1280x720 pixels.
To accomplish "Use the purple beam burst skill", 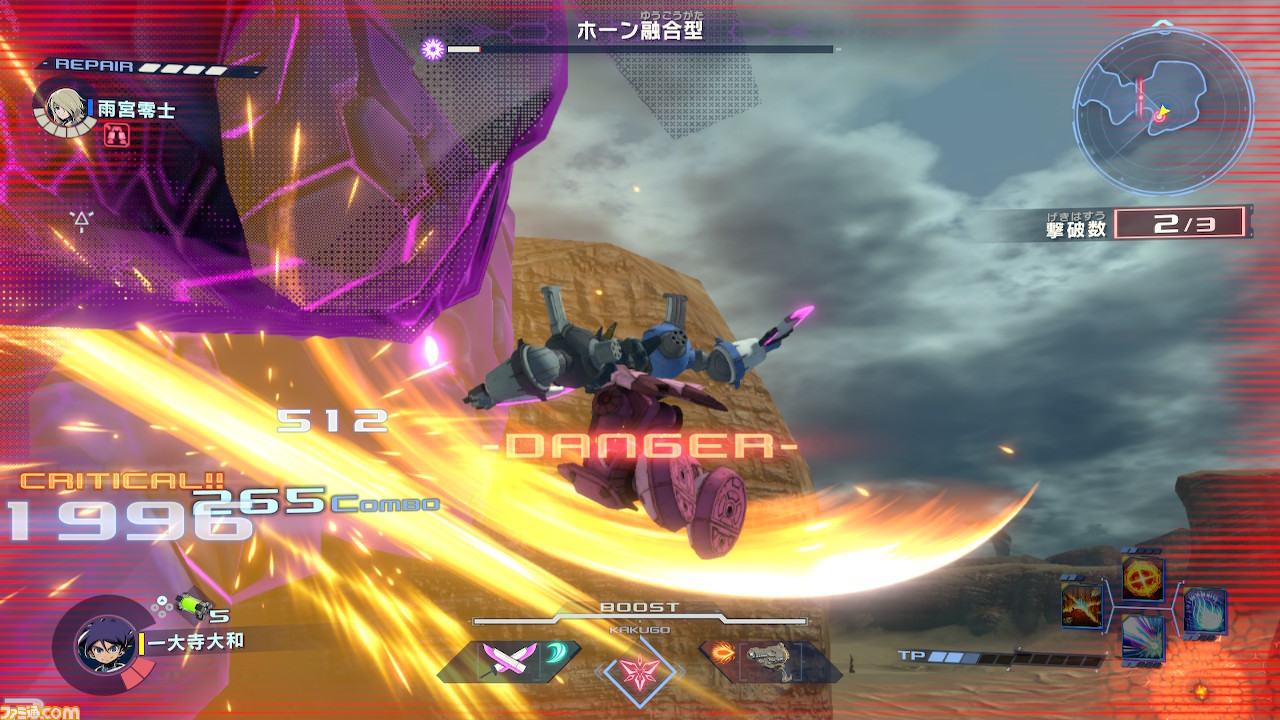I will pos(1142,636).
